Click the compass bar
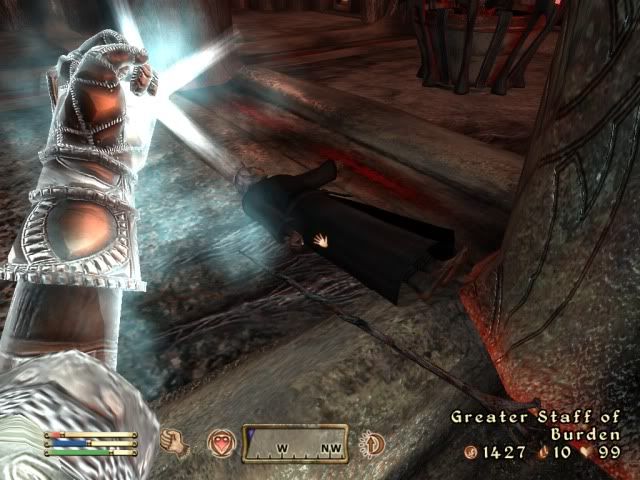Screen dimensions: 640x480 pos(295,442)
